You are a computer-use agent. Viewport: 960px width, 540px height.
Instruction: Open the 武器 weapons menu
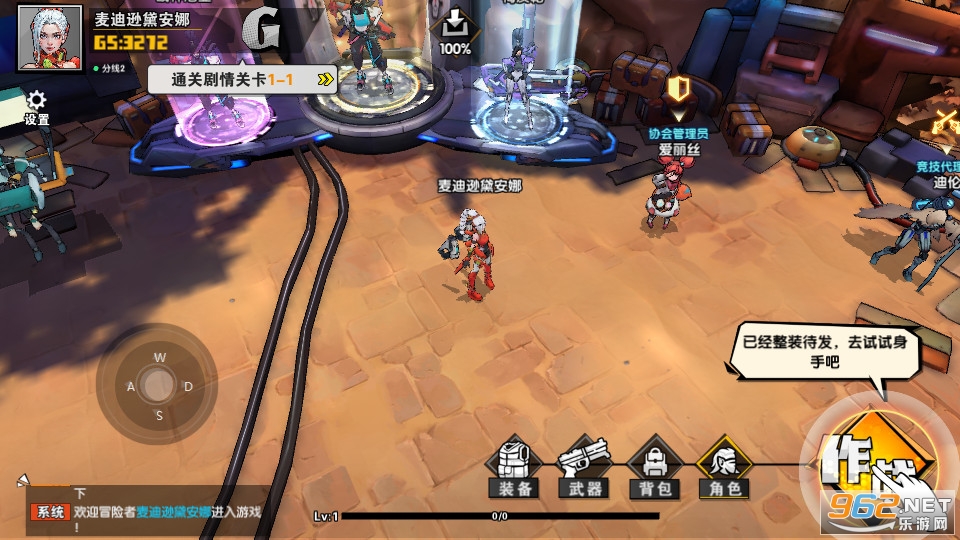pyautogui.click(x=584, y=467)
